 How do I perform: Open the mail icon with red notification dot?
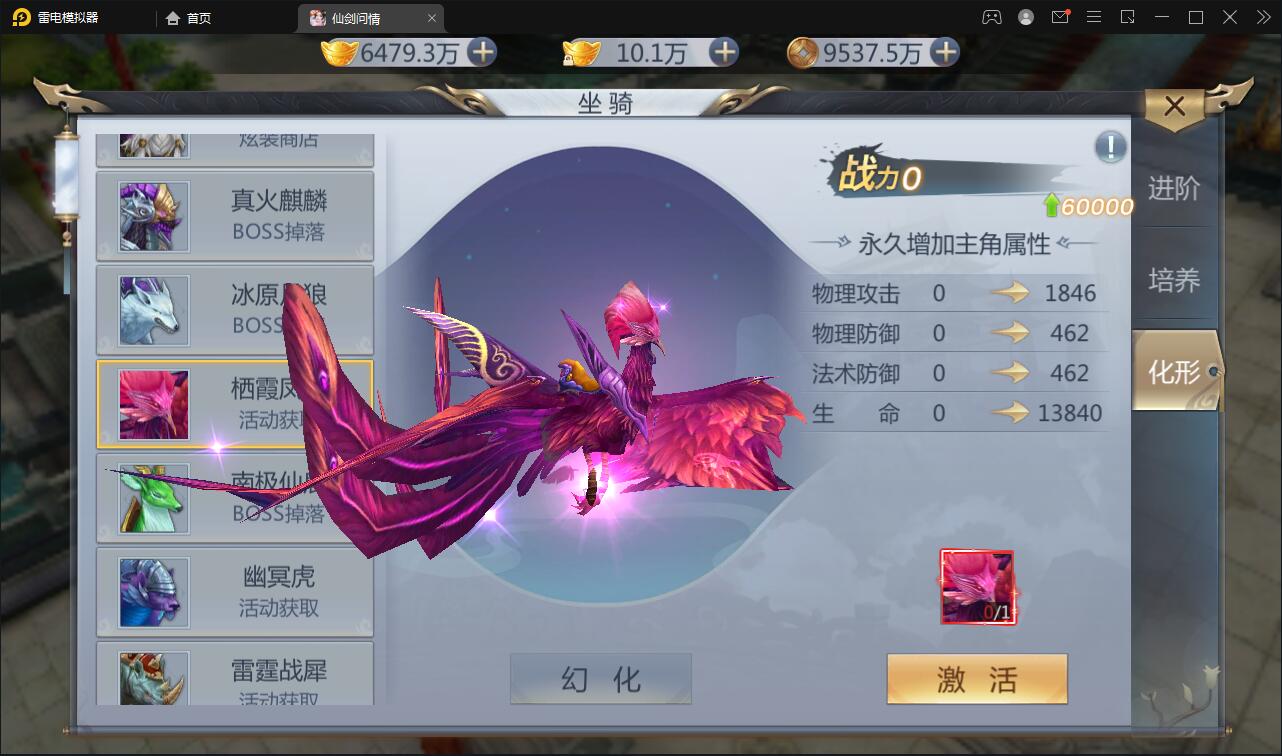click(x=1062, y=17)
